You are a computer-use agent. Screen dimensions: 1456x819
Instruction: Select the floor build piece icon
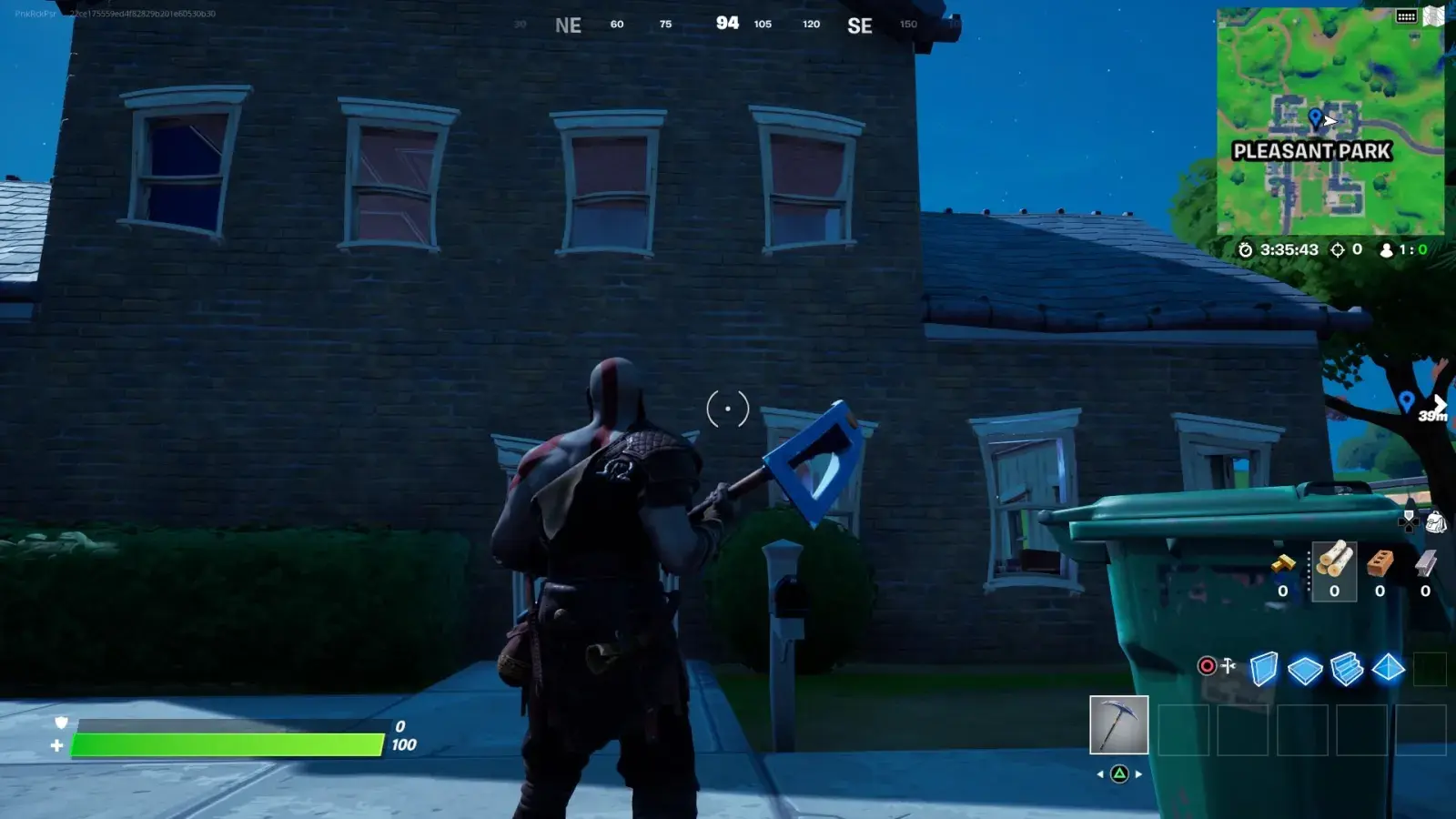pyautogui.click(x=1304, y=669)
